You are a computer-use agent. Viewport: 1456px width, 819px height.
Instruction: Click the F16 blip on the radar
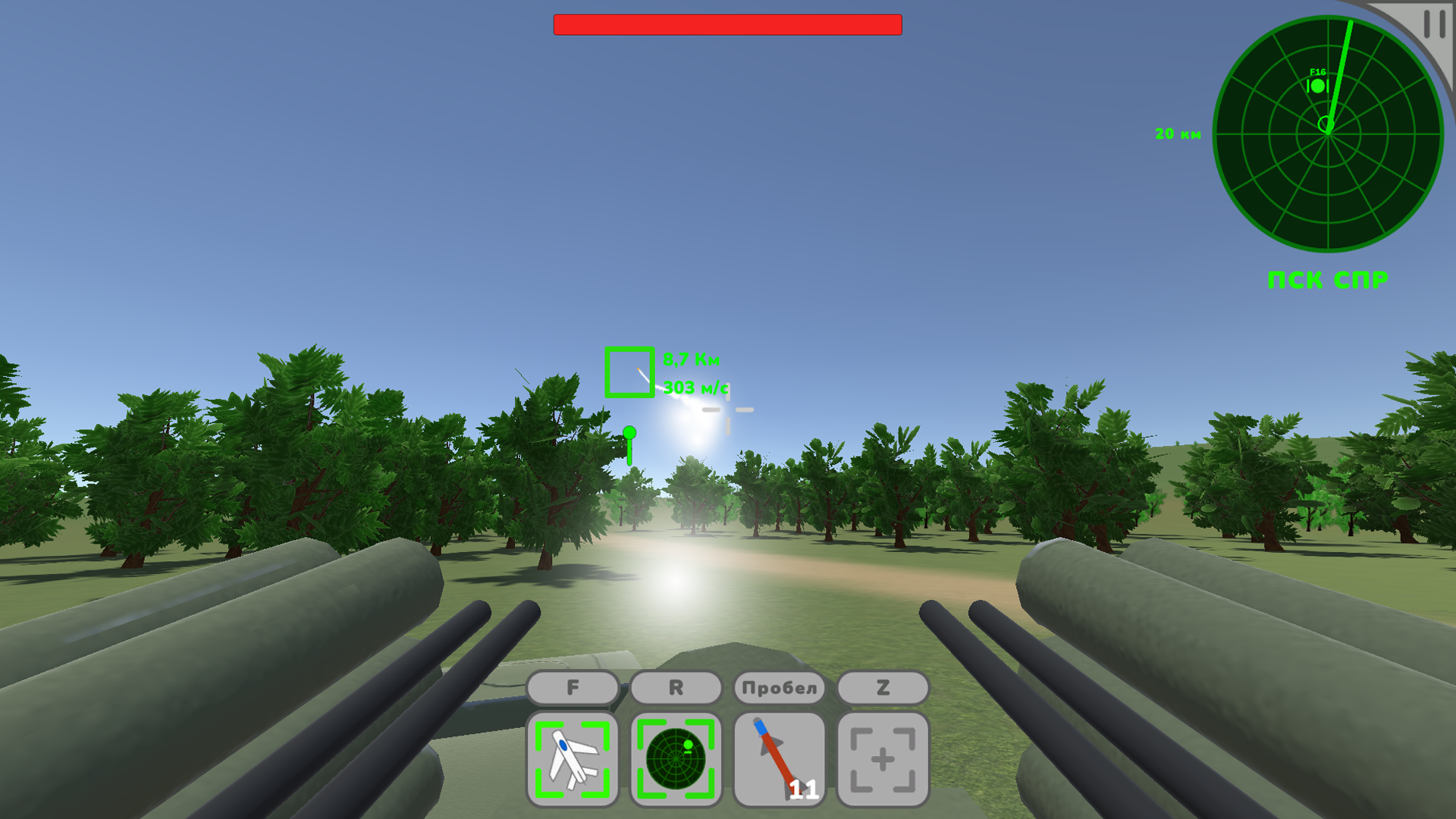click(1319, 85)
